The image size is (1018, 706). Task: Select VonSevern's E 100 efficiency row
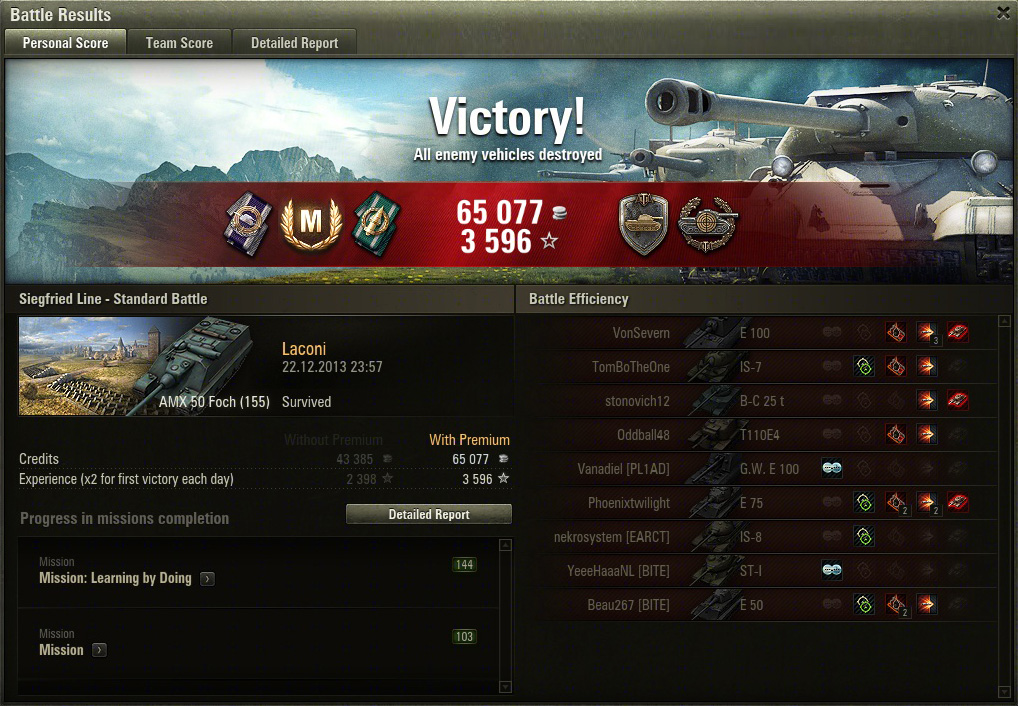click(x=756, y=333)
